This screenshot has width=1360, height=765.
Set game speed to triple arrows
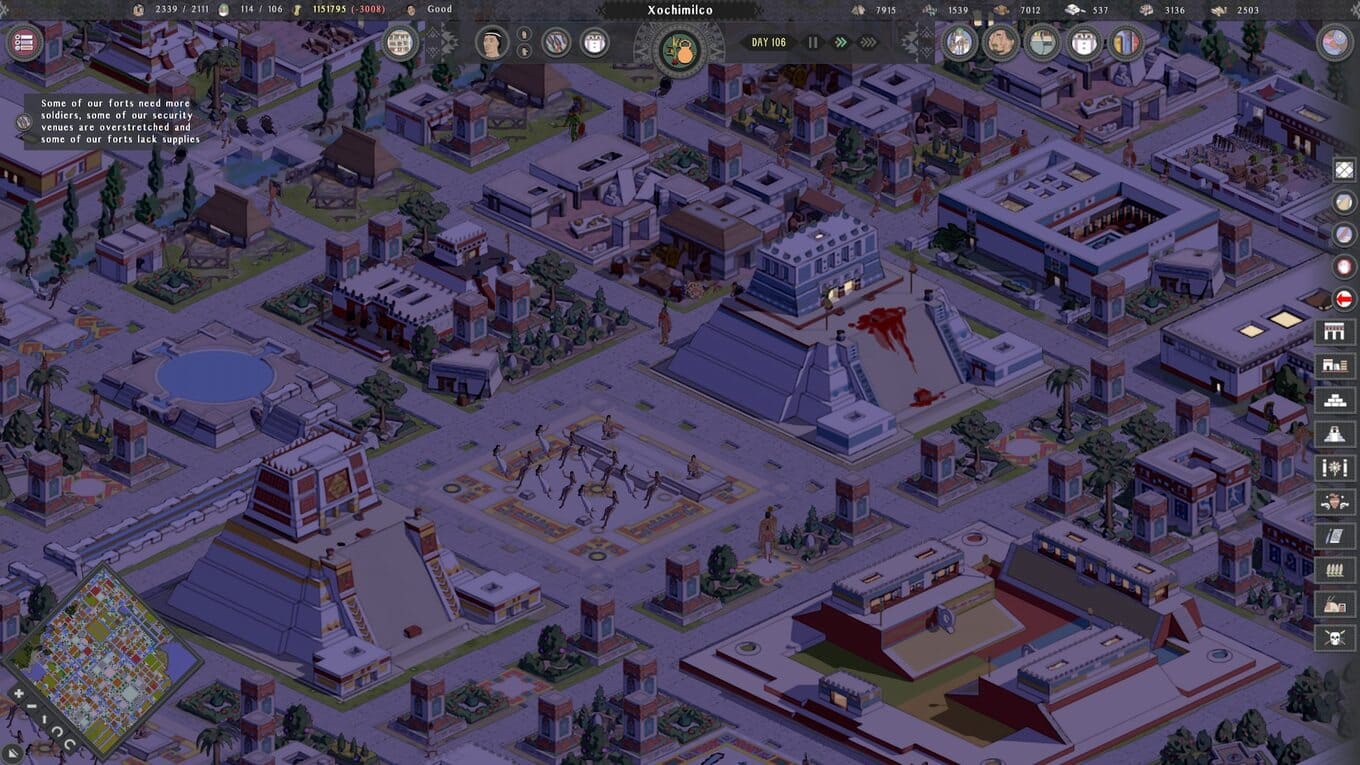point(868,42)
